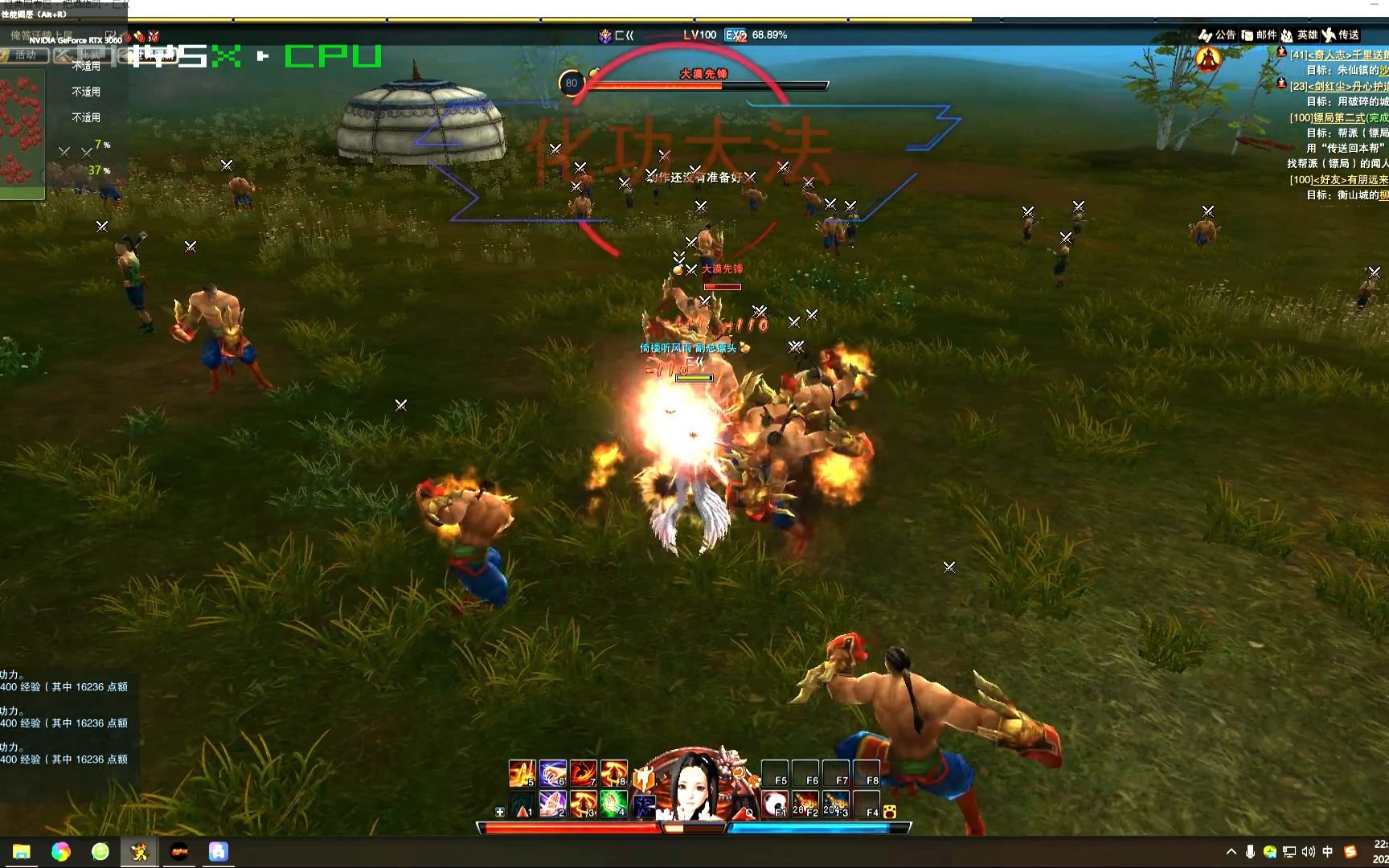Viewport: 1389px width, 868px height.
Task: Open the 活动 events button
Action: pos(24,55)
